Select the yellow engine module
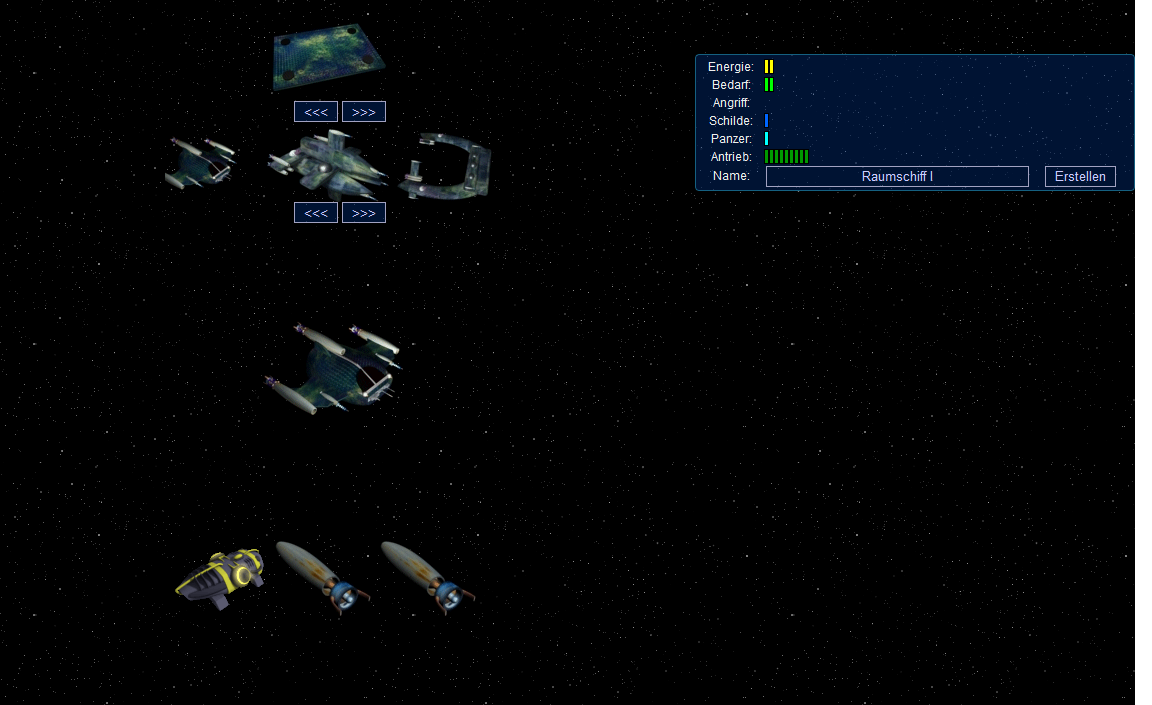This screenshot has height=705, width=1152. [221, 577]
